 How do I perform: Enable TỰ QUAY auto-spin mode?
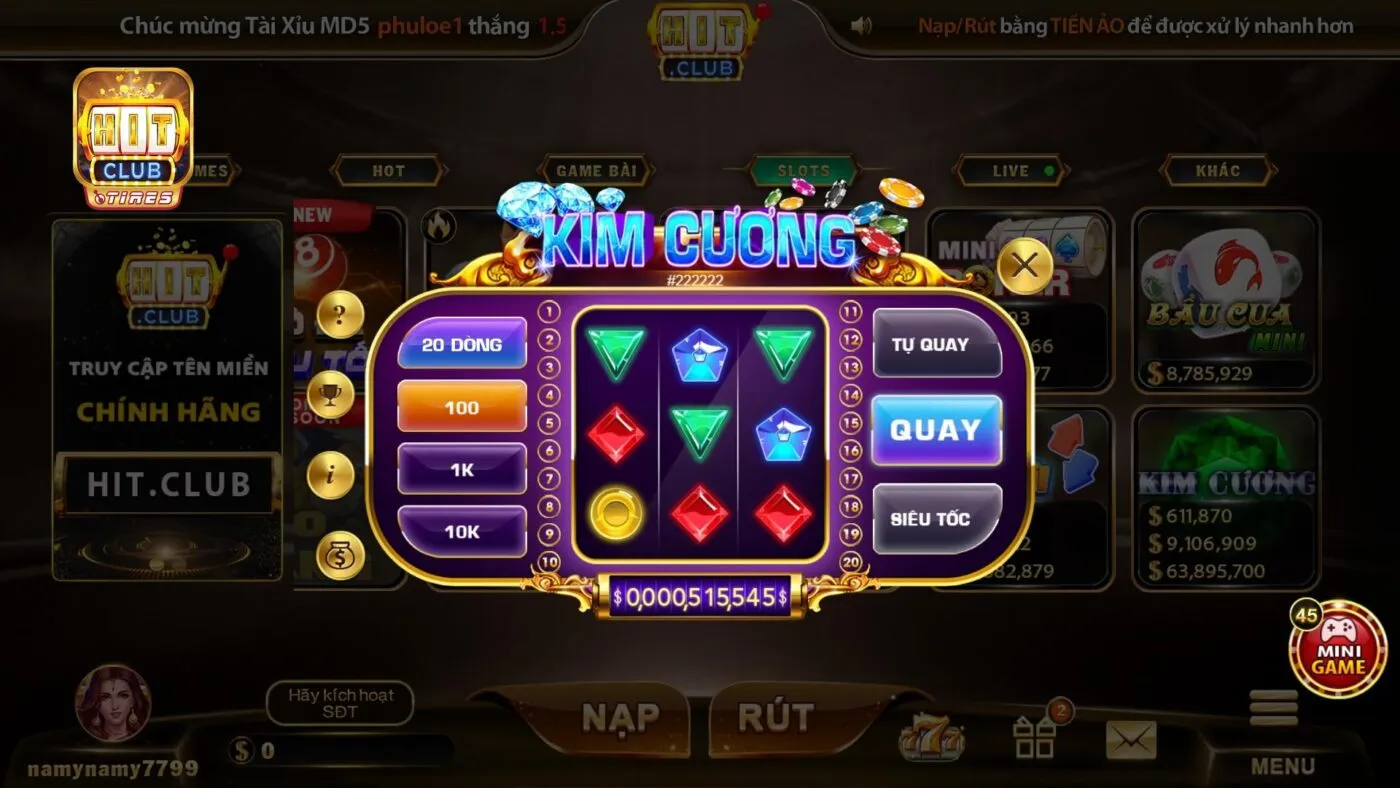click(936, 344)
